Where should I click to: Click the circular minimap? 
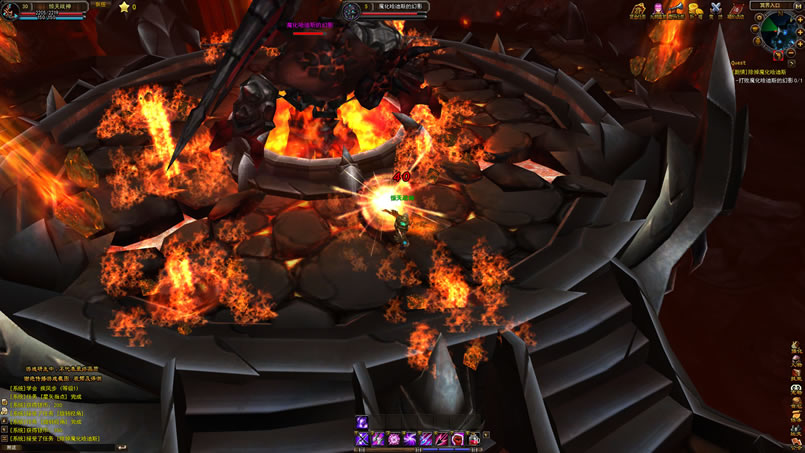[777, 31]
